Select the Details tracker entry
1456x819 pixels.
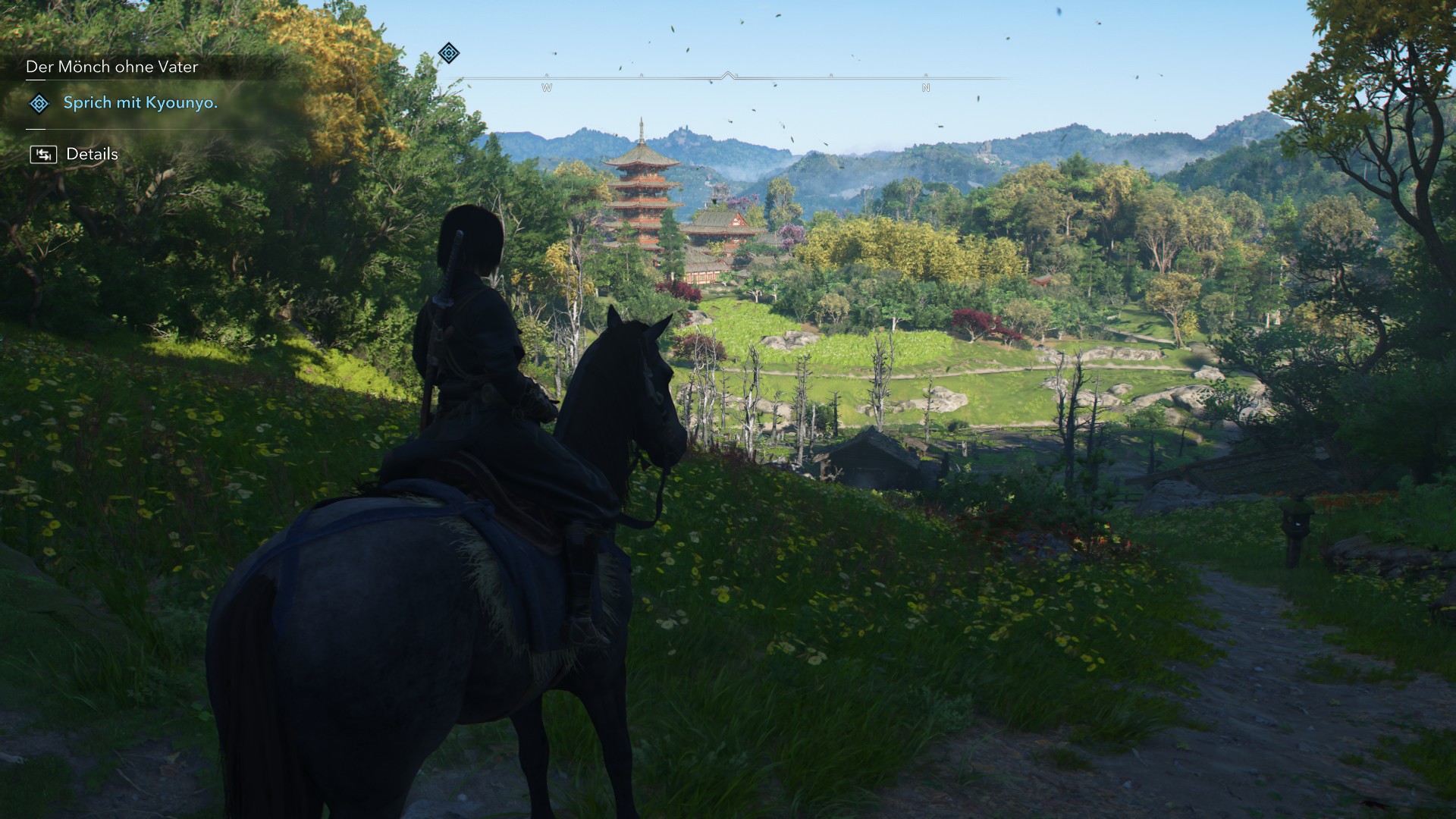93,153
